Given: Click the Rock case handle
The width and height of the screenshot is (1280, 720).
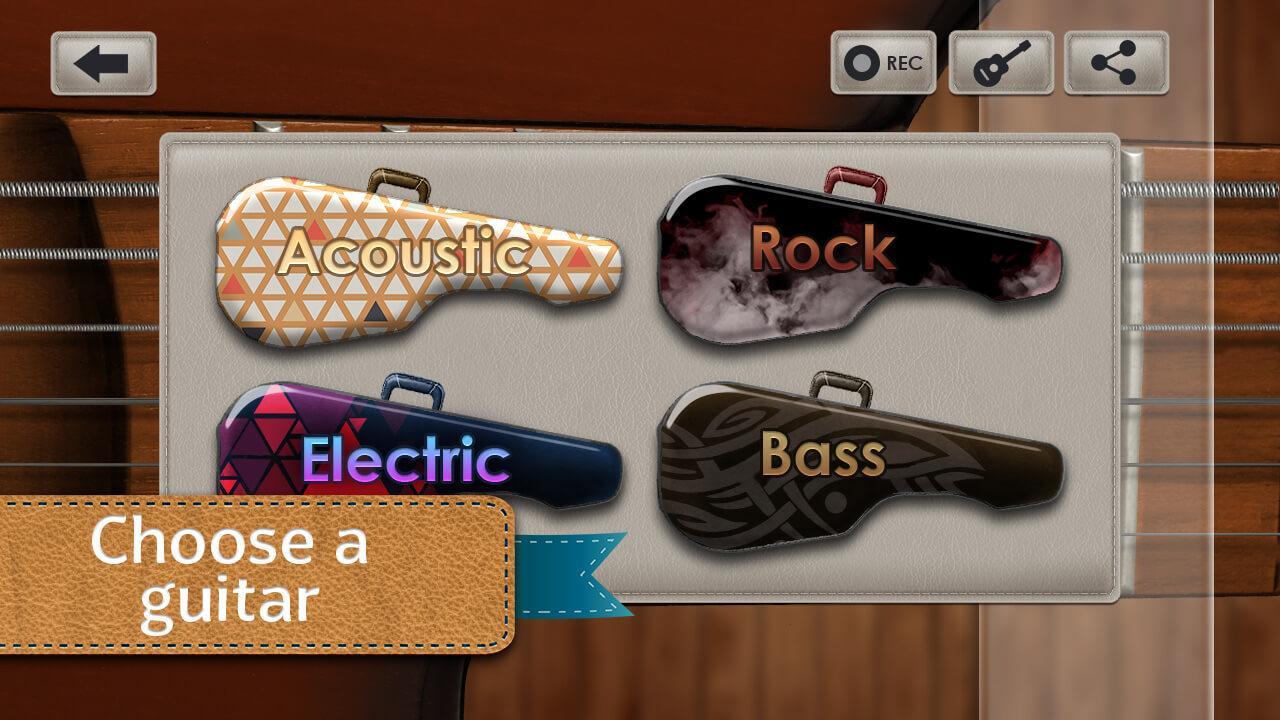Looking at the screenshot, I should point(855,180).
